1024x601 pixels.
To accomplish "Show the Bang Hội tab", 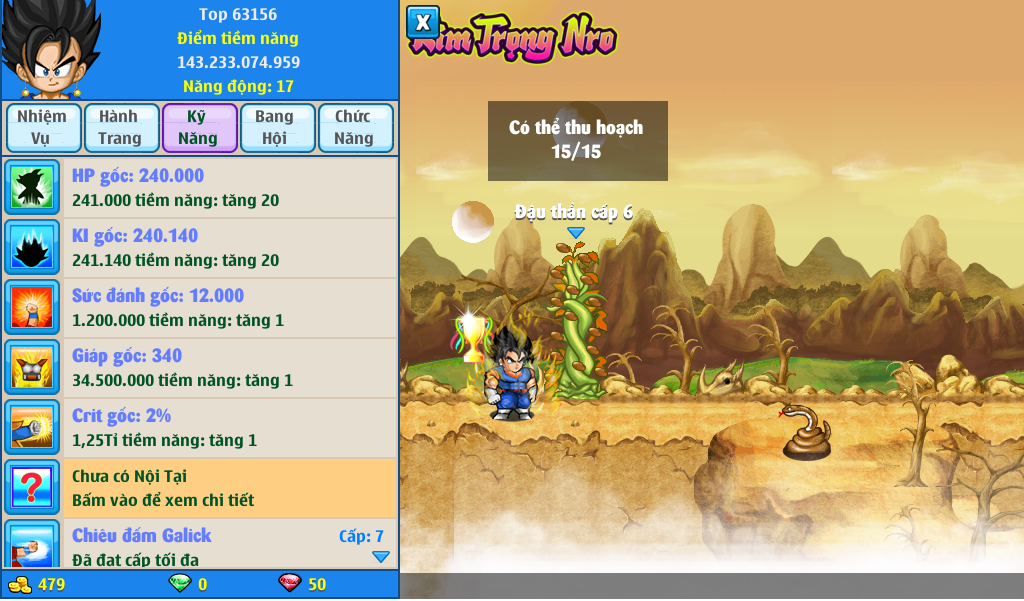I will pos(275,128).
